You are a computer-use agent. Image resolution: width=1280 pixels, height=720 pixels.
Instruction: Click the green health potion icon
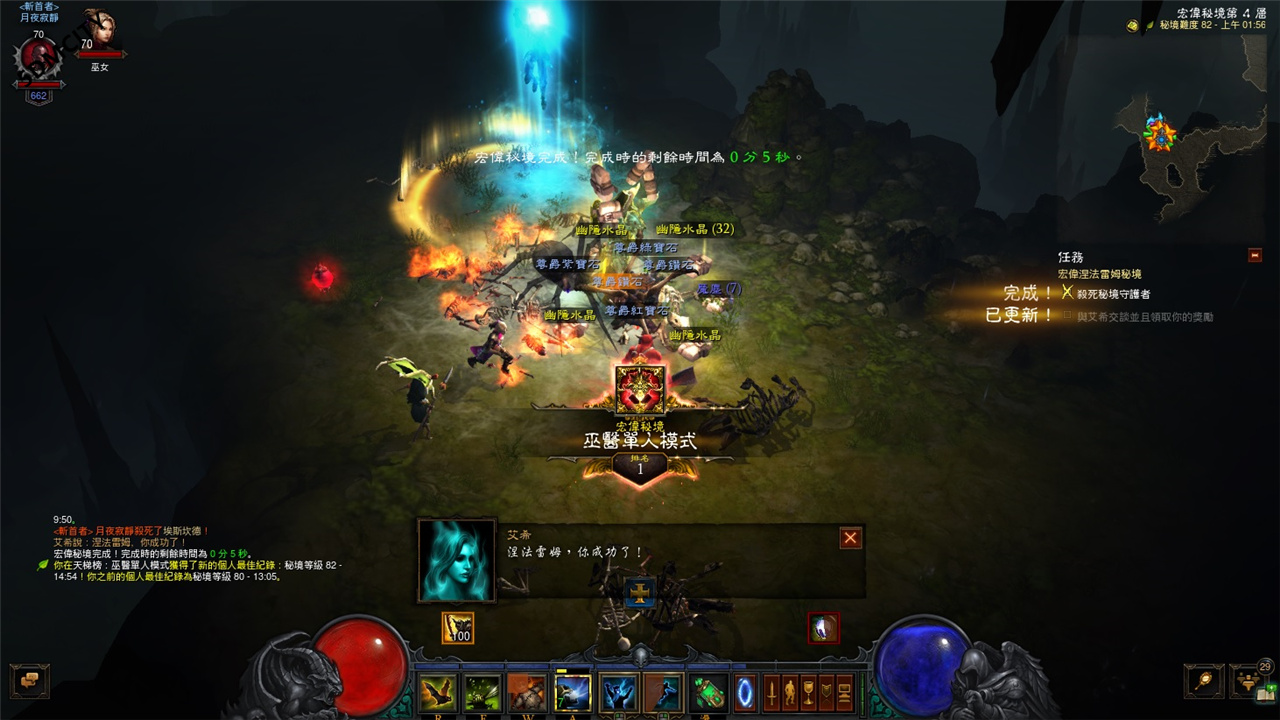(709, 690)
